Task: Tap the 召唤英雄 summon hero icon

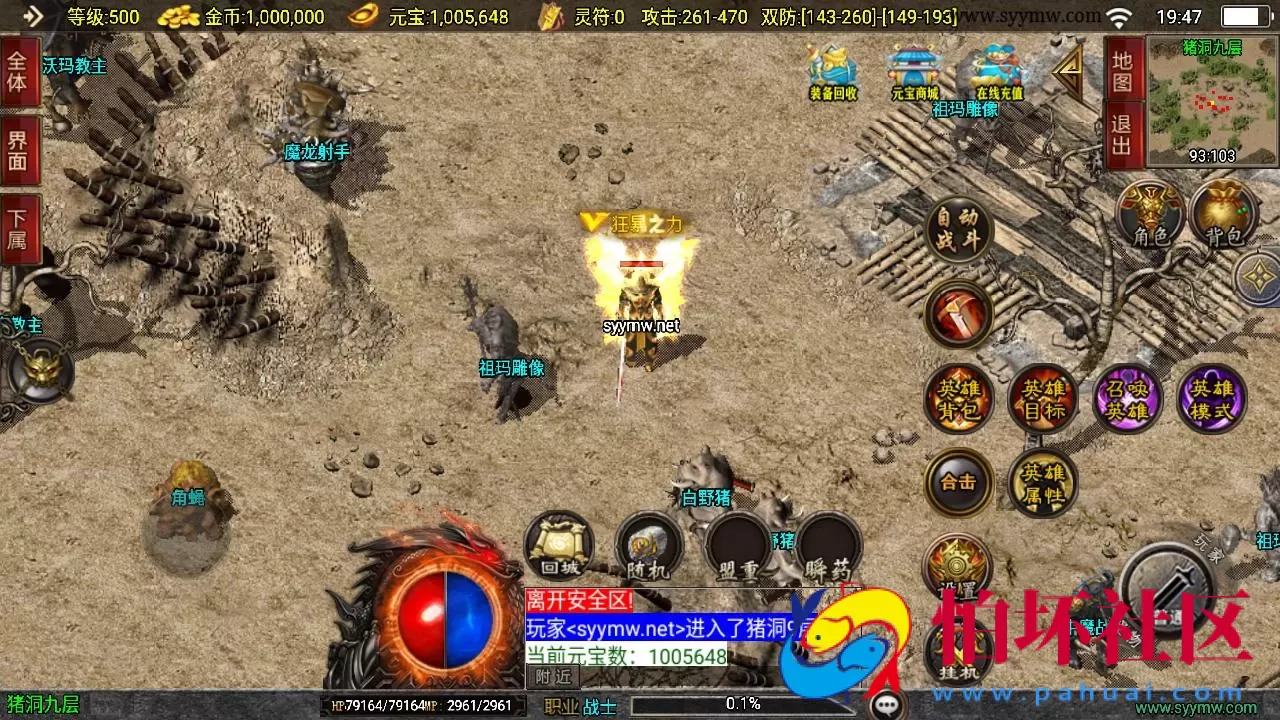Action: 1127,397
